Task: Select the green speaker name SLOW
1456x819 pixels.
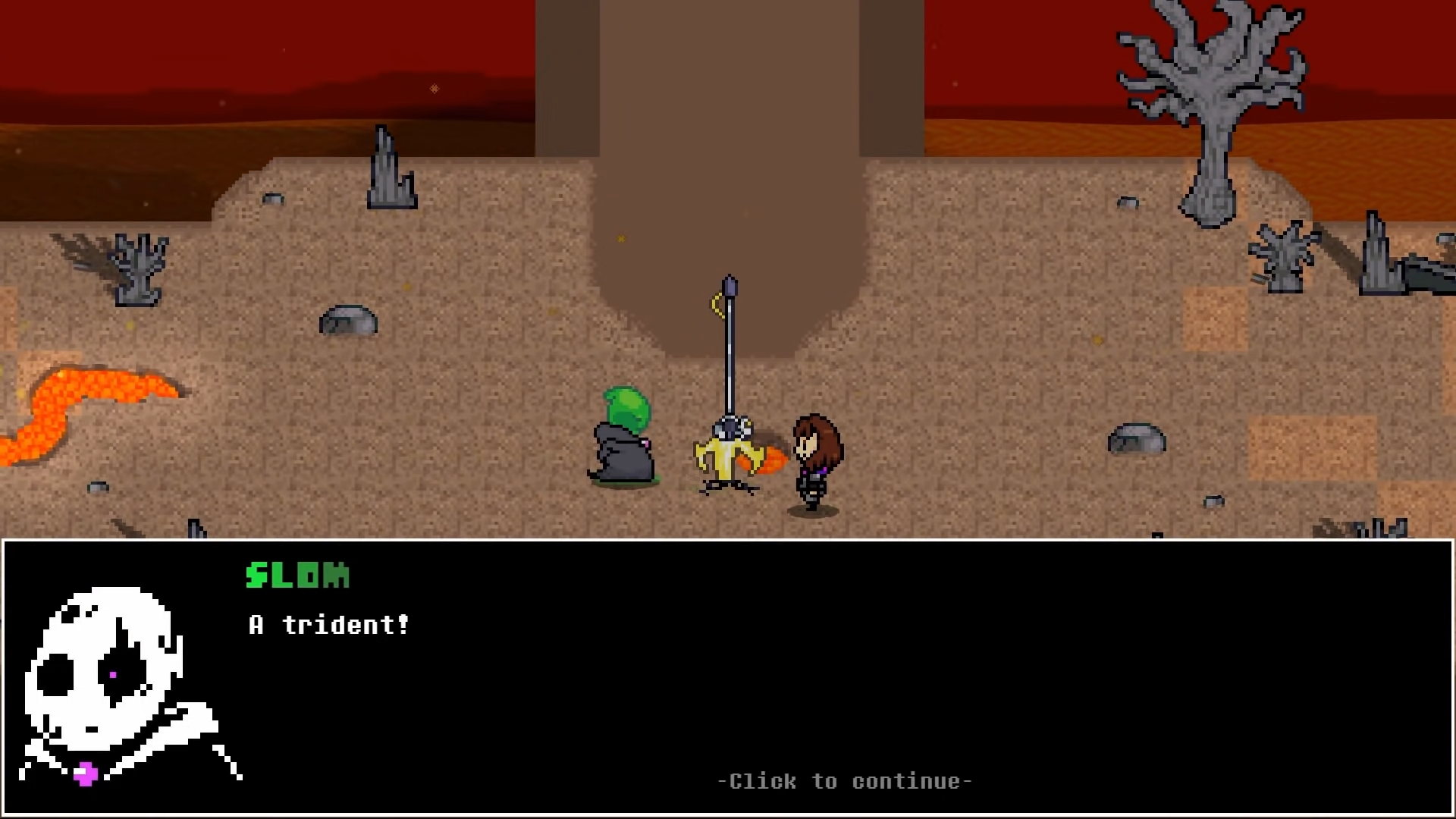Action: [296, 575]
